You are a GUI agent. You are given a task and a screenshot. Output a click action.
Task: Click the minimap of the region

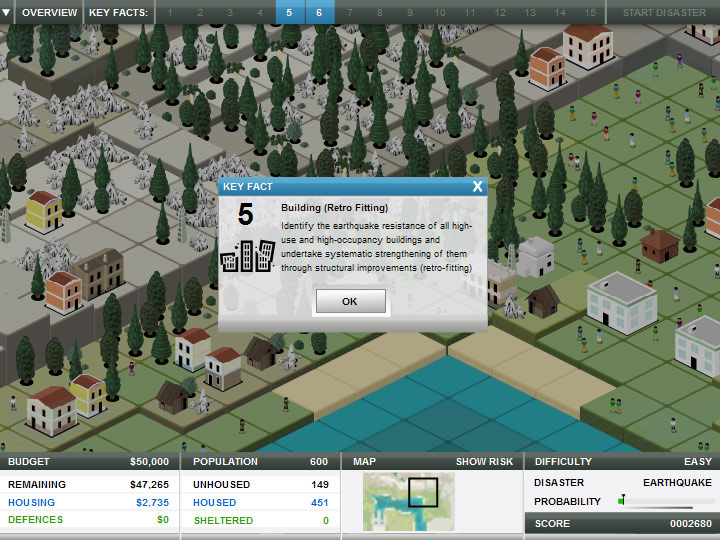tap(408, 501)
